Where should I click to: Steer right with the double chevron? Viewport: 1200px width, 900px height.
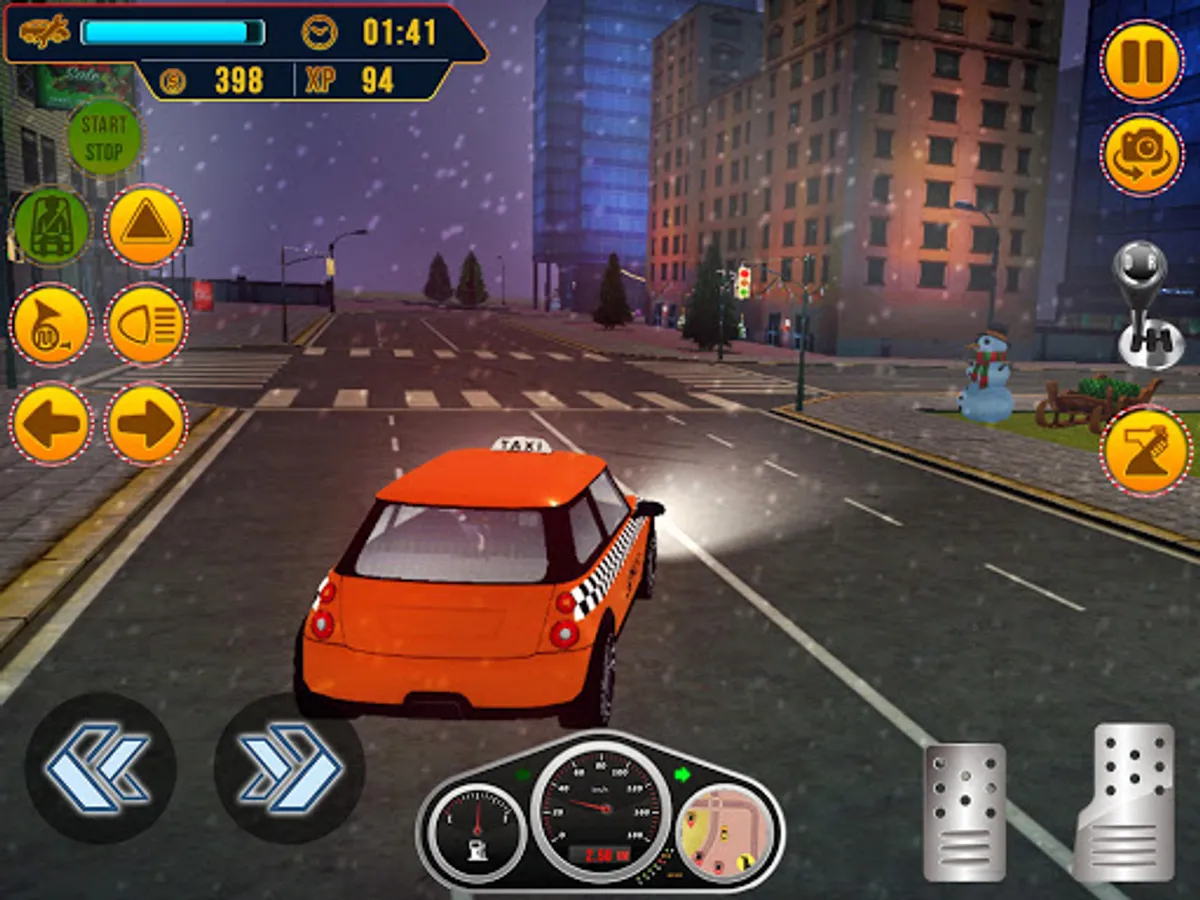coord(289,768)
